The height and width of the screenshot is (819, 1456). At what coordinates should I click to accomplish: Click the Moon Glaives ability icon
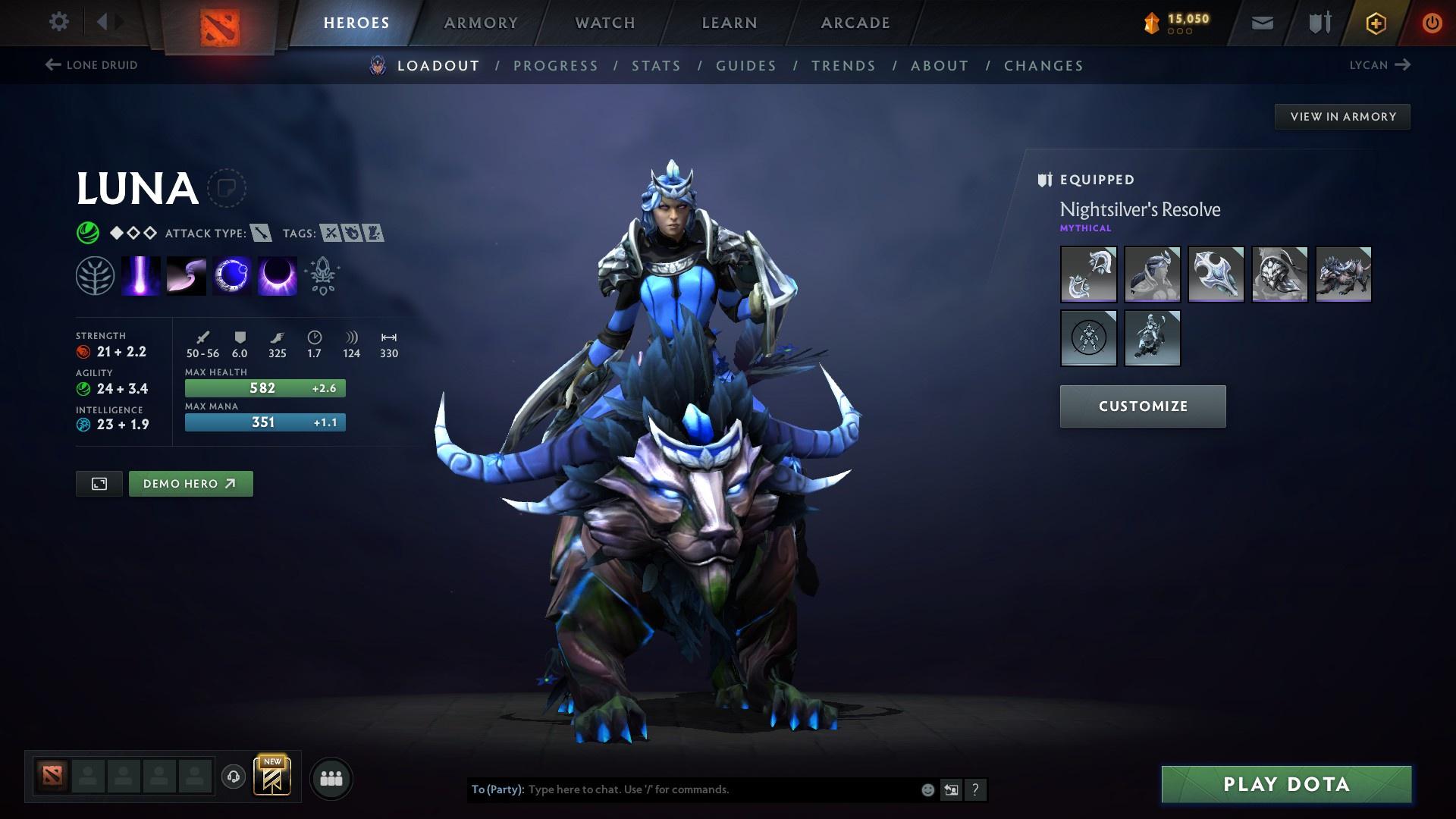click(186, 275)
